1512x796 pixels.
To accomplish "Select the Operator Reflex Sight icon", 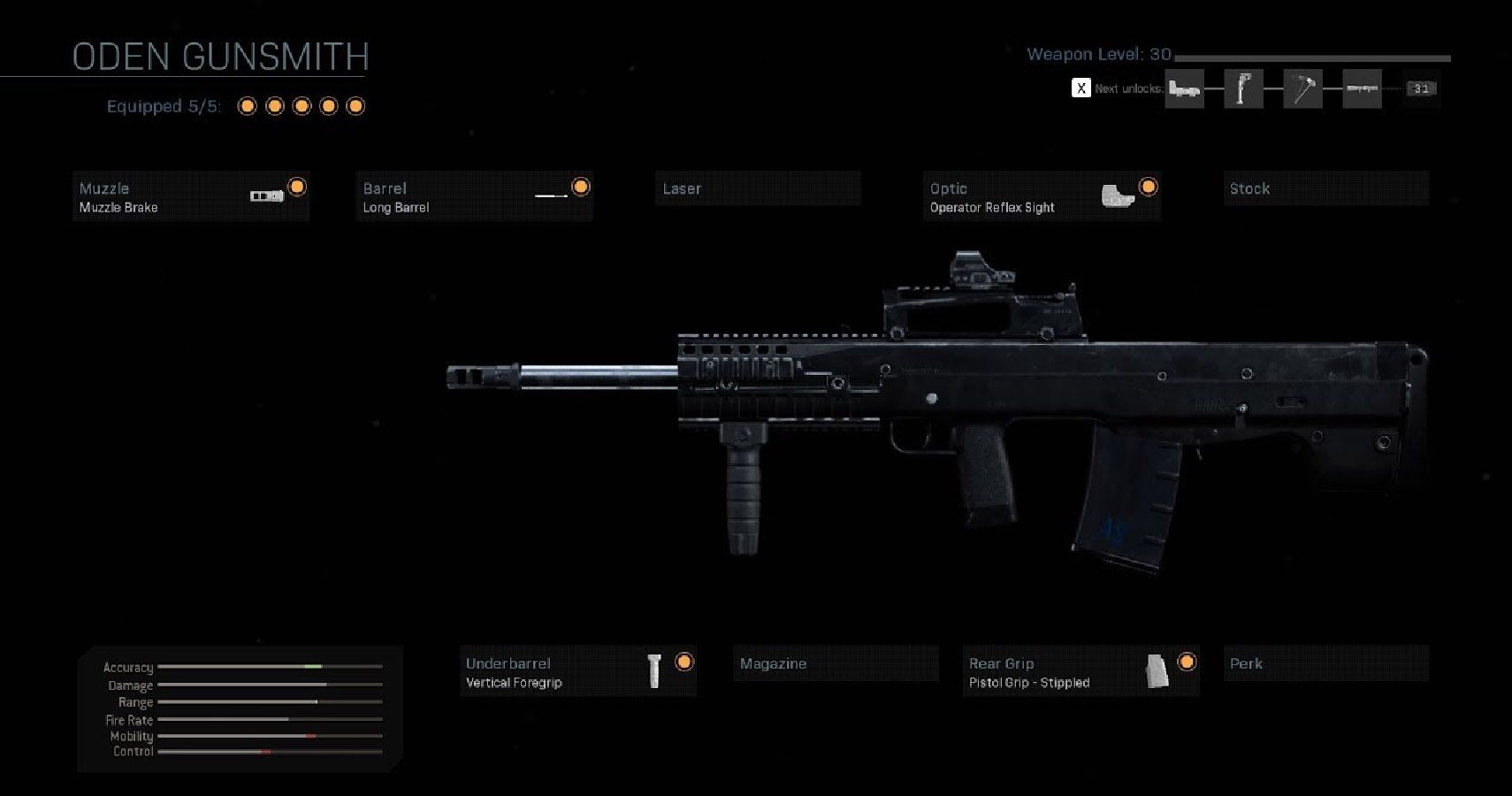I will (1119, 195).
